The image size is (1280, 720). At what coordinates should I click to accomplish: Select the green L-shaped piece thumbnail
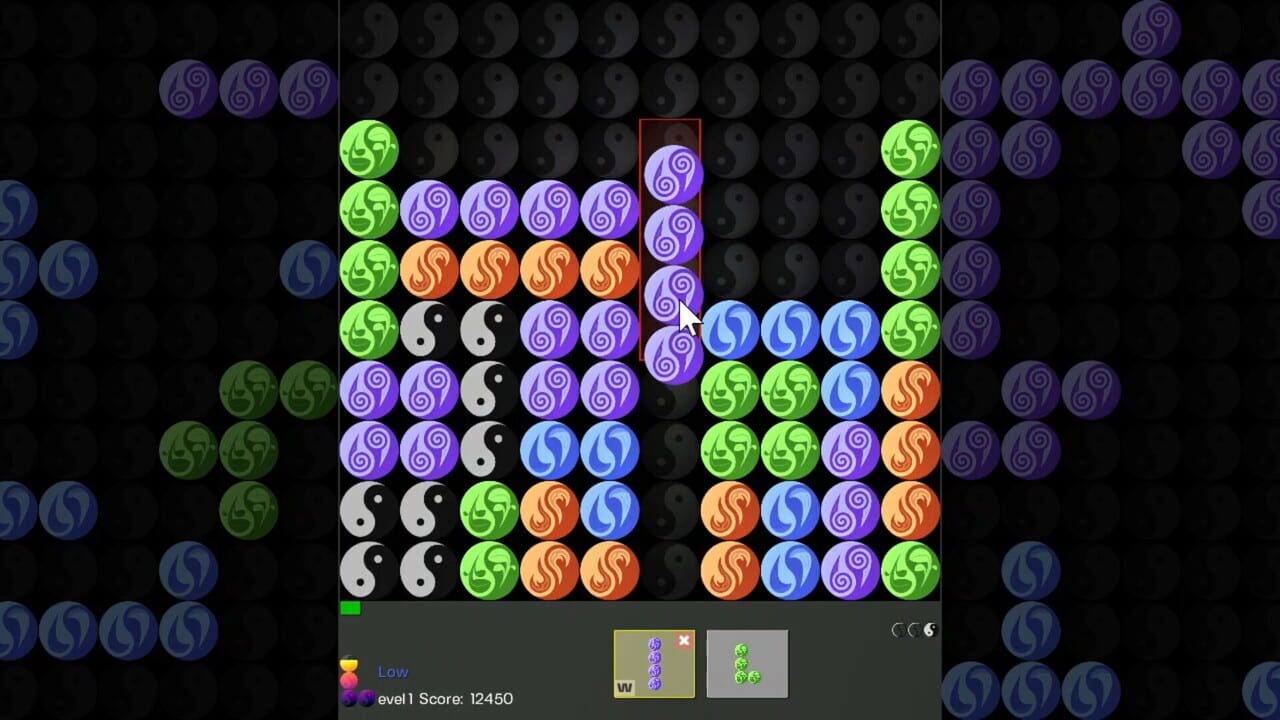(x=747, y=662)
